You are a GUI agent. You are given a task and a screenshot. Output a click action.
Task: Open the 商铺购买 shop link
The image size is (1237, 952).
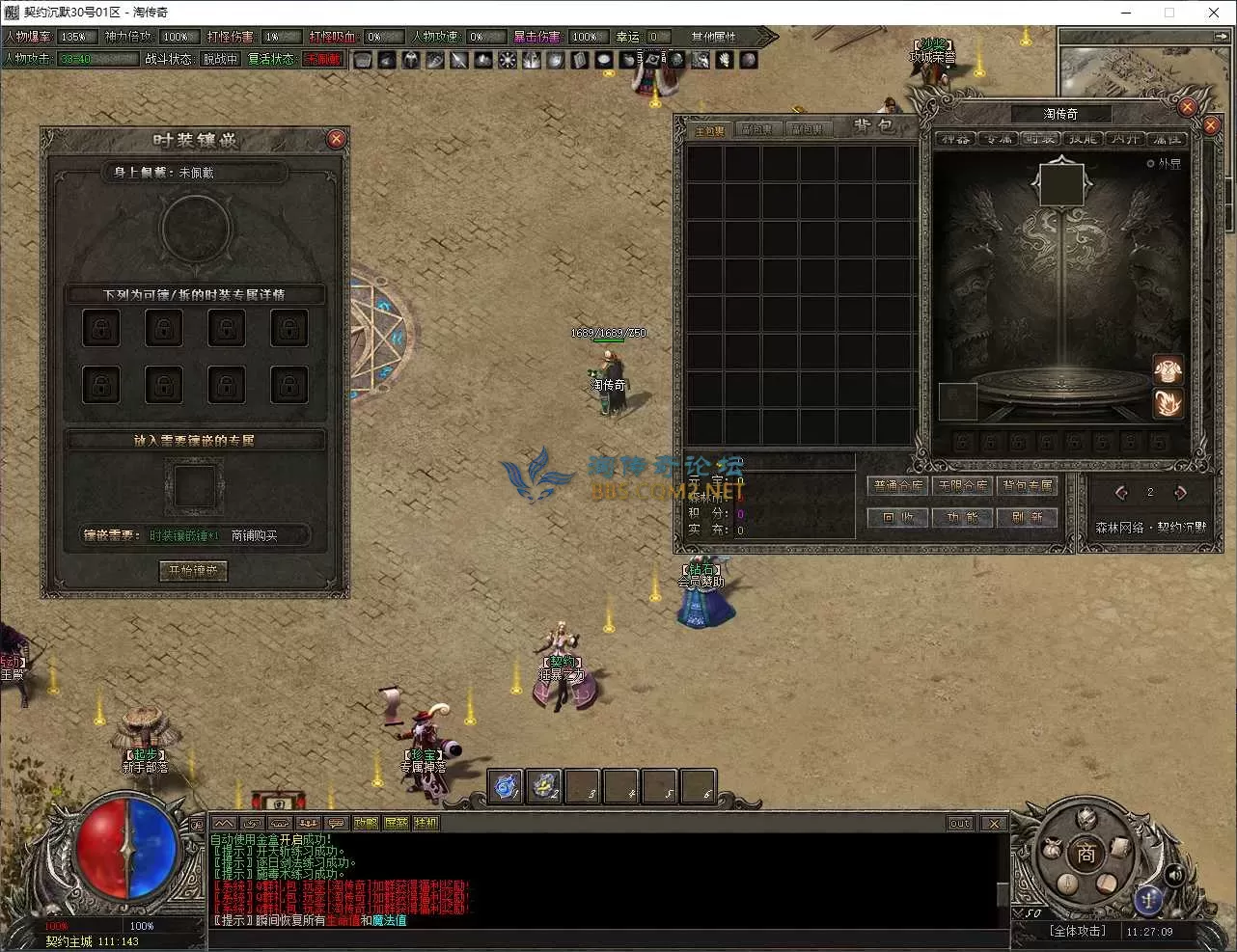click(254, 535)
